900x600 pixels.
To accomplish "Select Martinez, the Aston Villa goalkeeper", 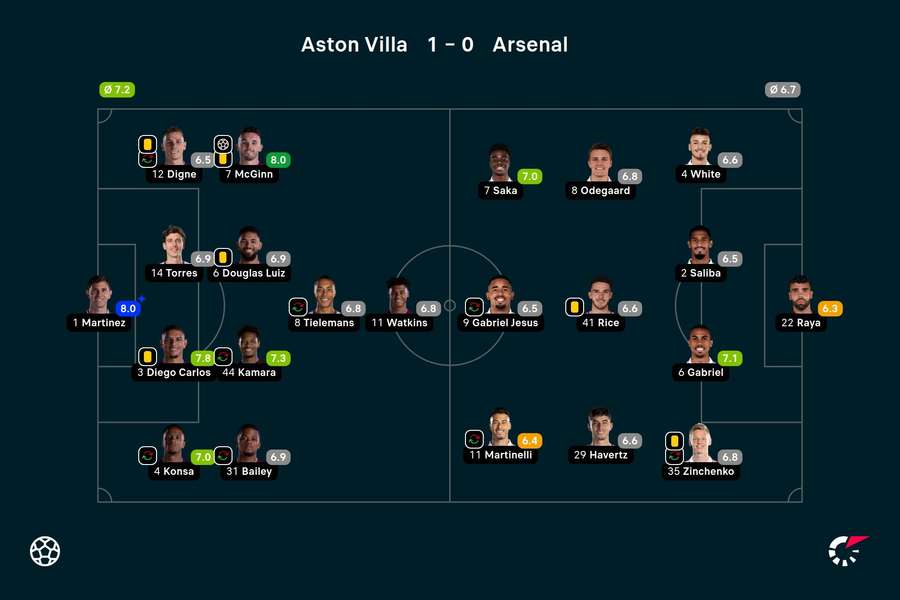I will click(99, 295).
